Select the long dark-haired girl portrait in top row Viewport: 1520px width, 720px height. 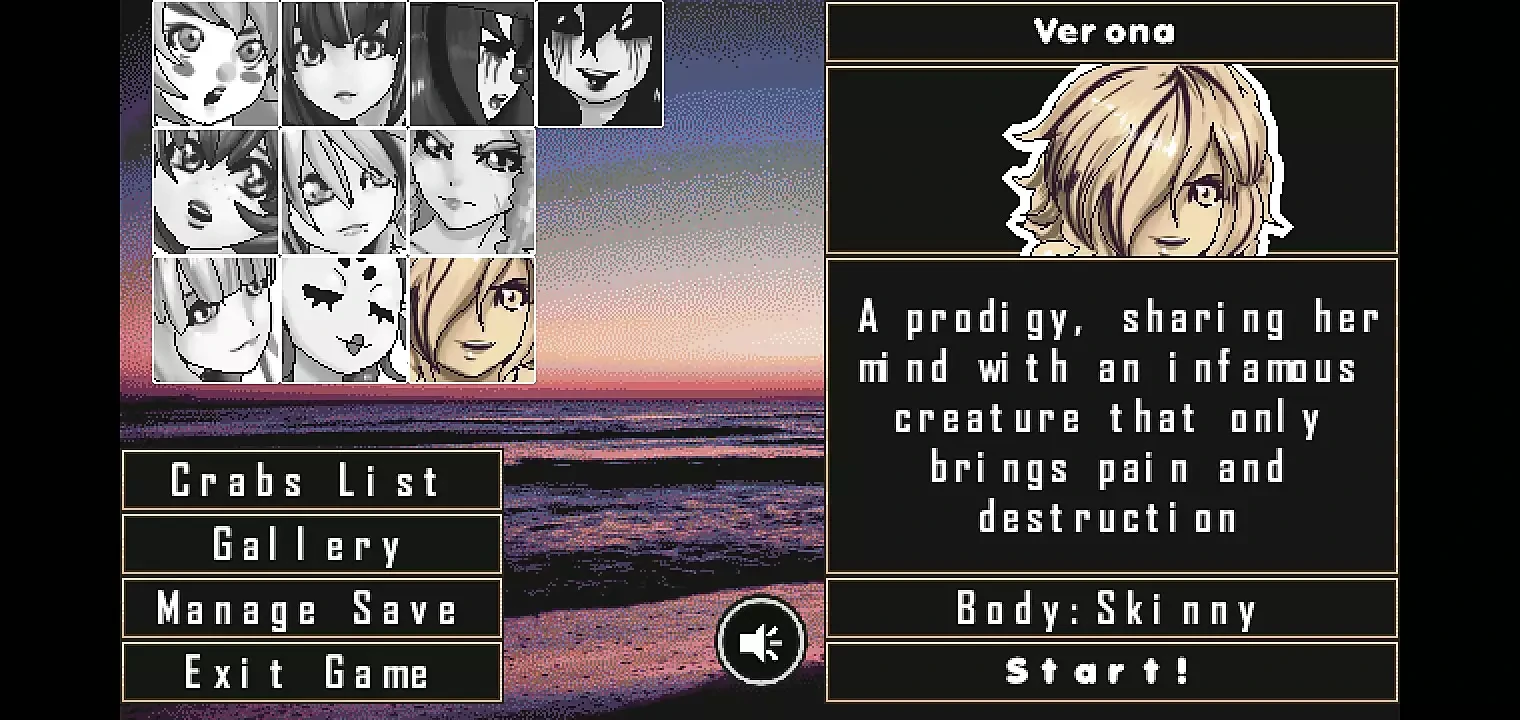tap(343, 64)
